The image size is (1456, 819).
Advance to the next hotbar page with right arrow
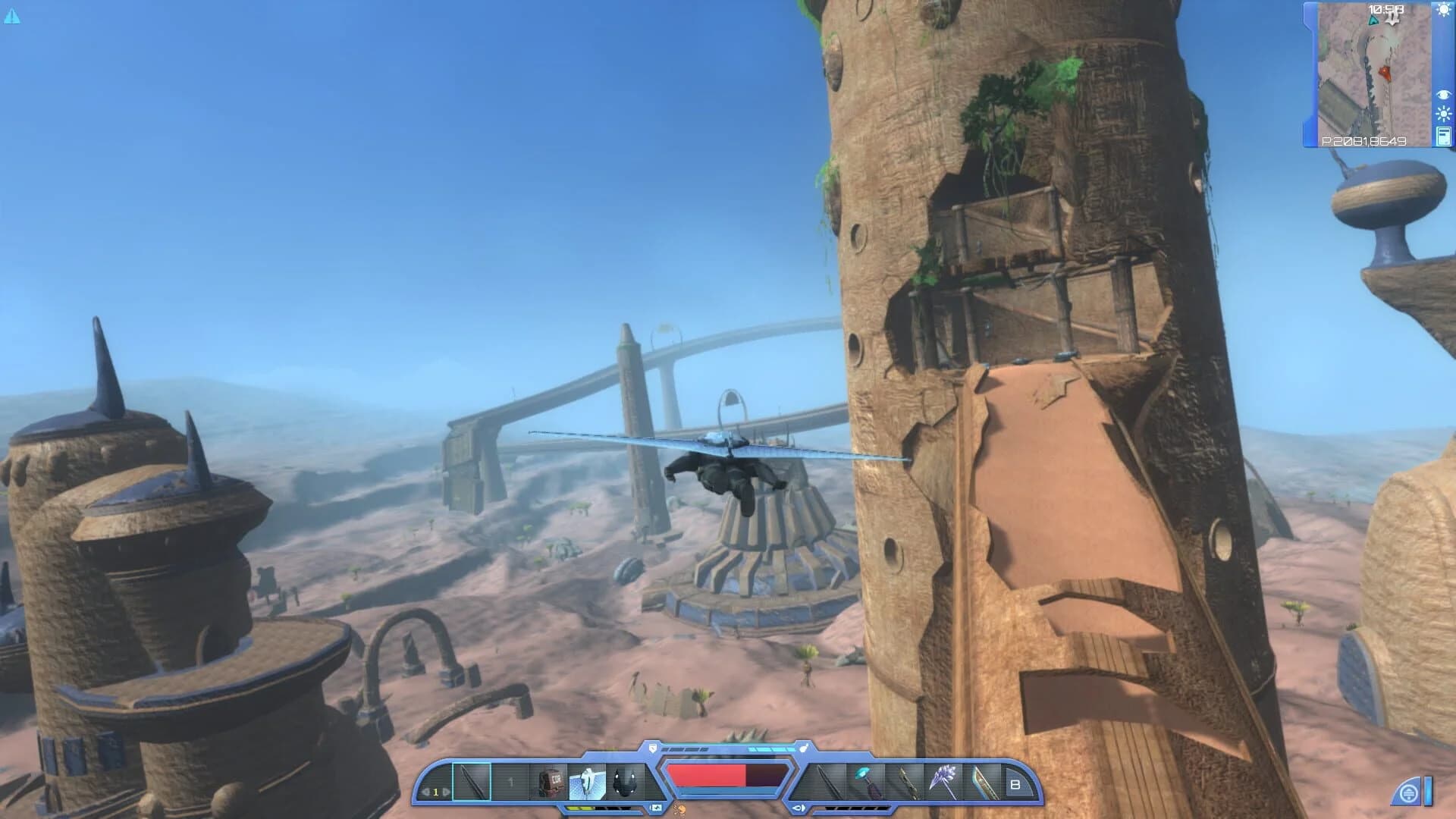[446, 791]
